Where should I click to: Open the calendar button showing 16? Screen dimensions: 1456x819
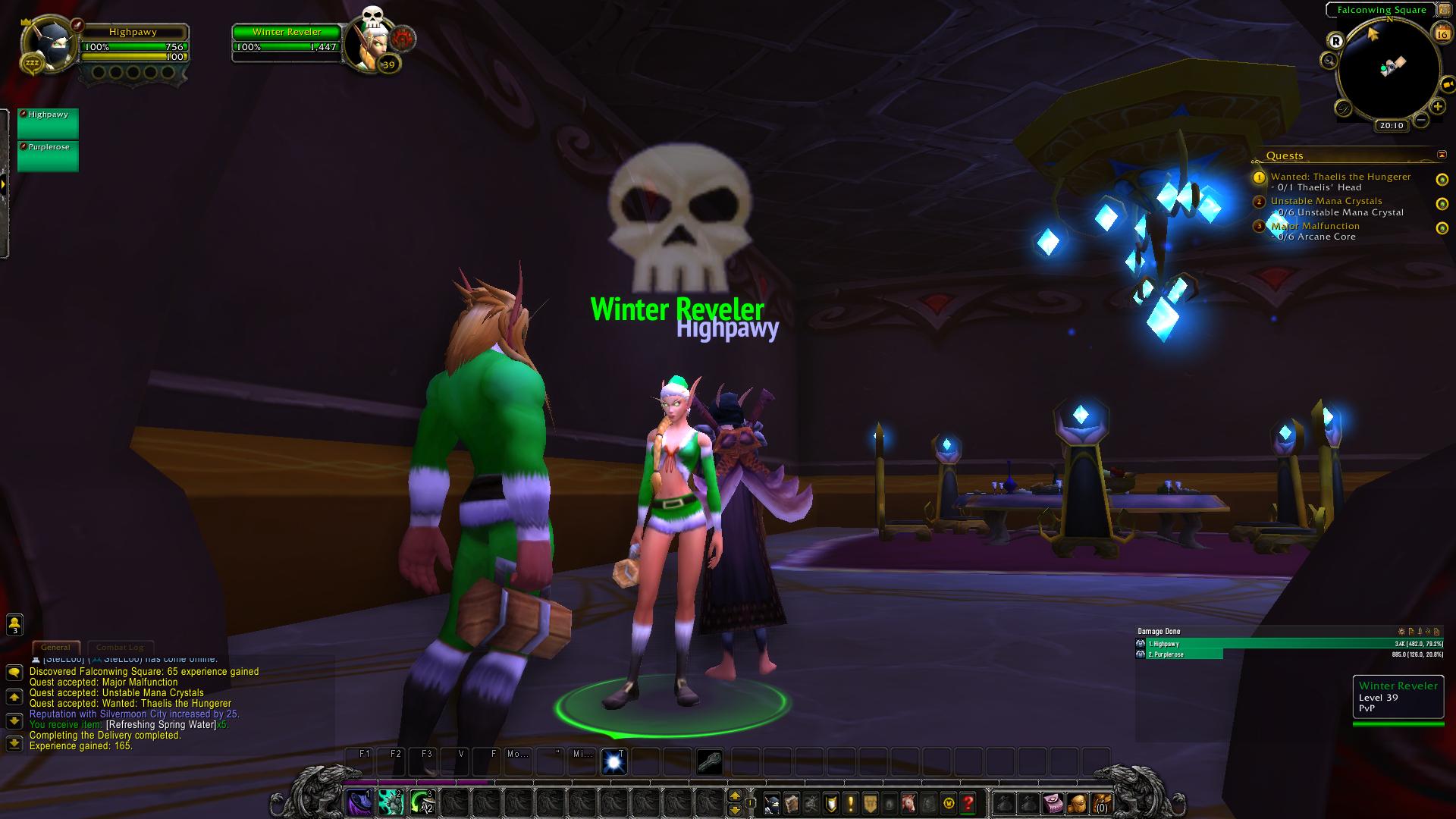coord(1441,33)
